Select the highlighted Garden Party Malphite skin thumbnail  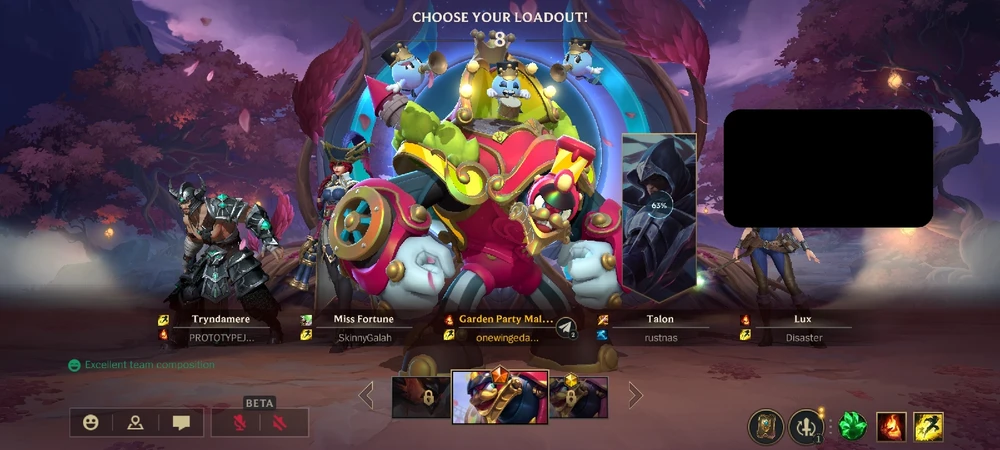pos(500,396)
